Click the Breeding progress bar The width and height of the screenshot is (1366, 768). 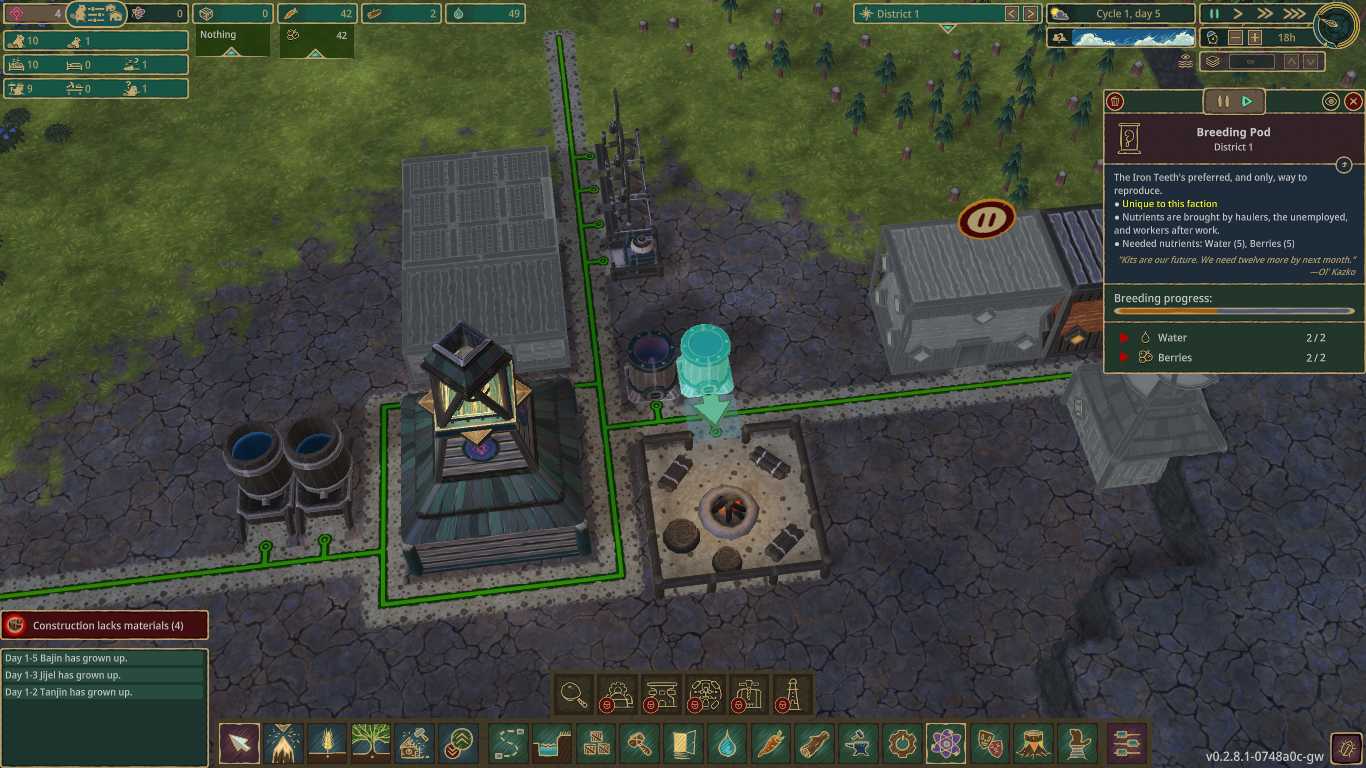coord(1232,312)
